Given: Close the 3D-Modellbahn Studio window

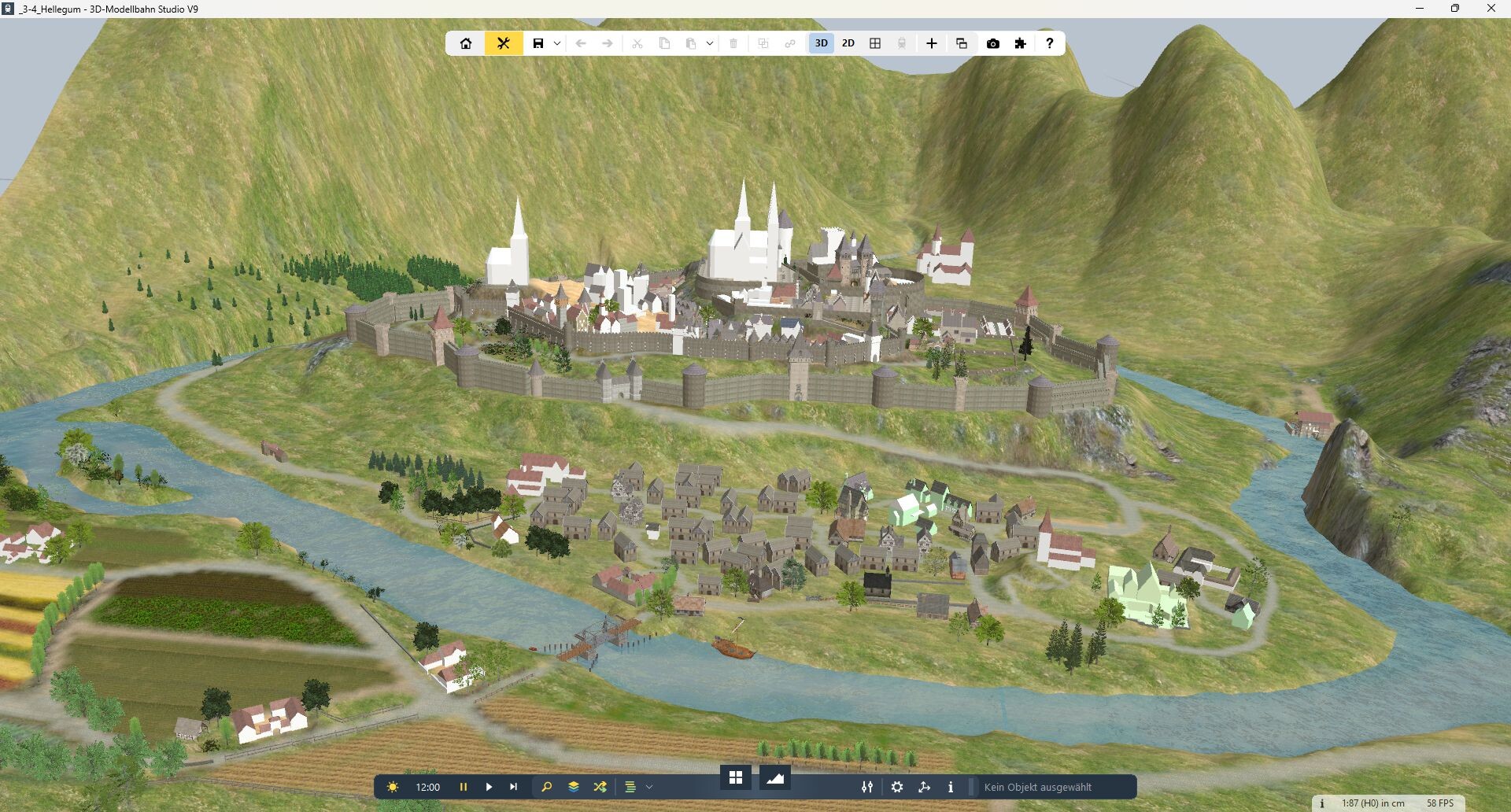Looking at the screenshot, I should pyautogui.click(x=1491, y=9).
